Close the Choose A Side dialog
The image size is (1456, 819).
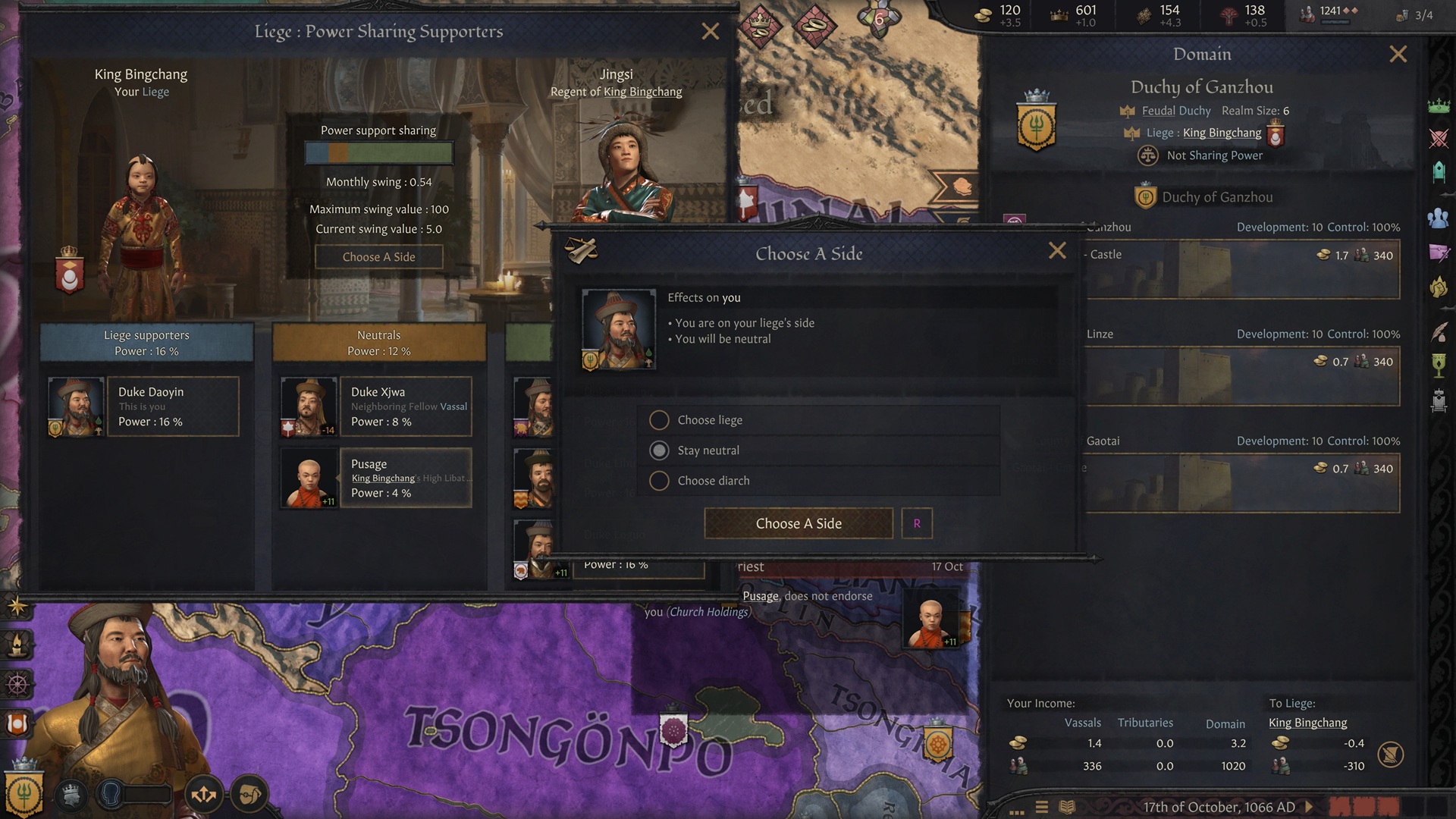[1057, 251]
